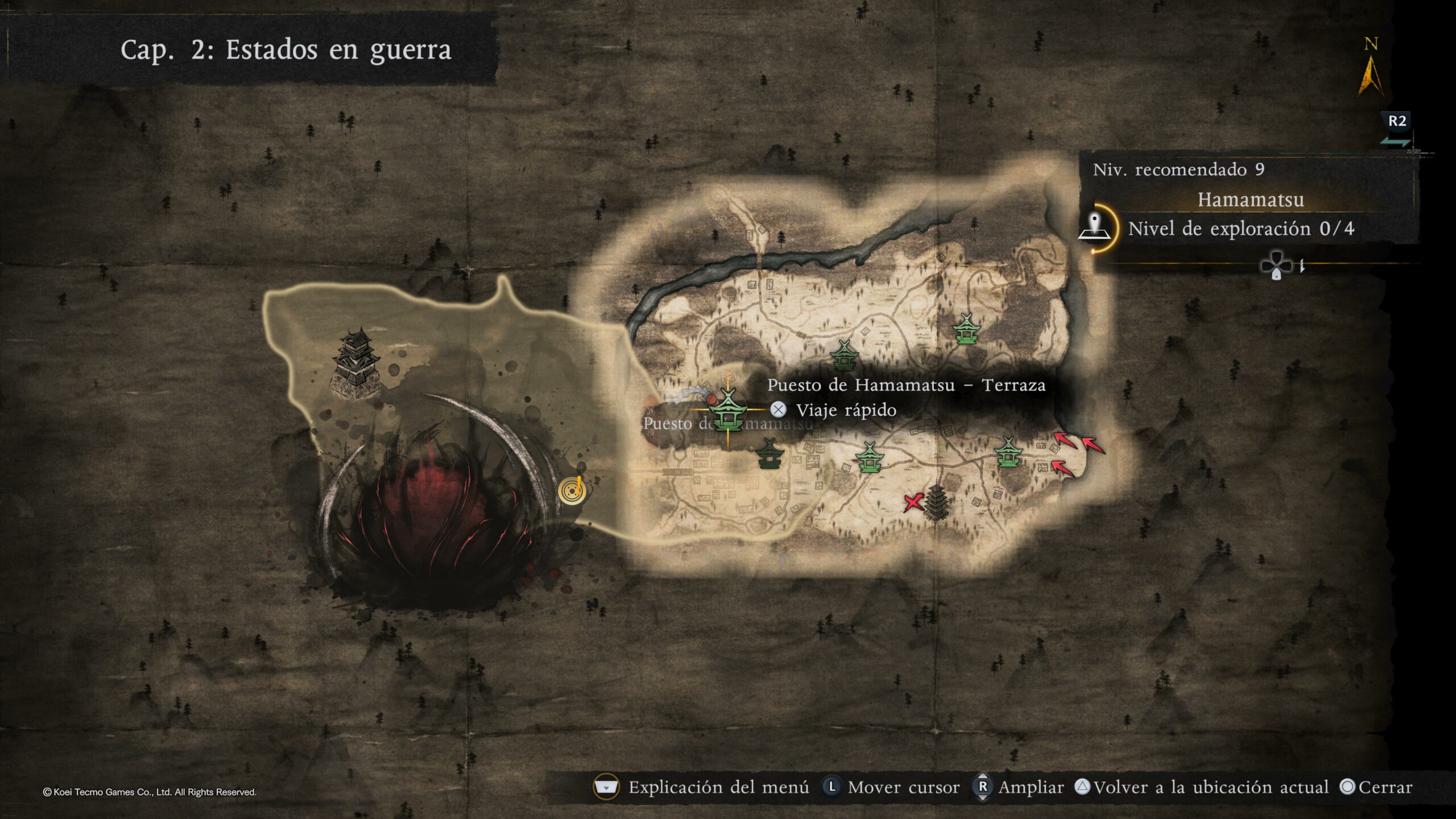Select the green shrine beside the red arrows
Screen dimensions: 1456x819
tap(1008, 452)
